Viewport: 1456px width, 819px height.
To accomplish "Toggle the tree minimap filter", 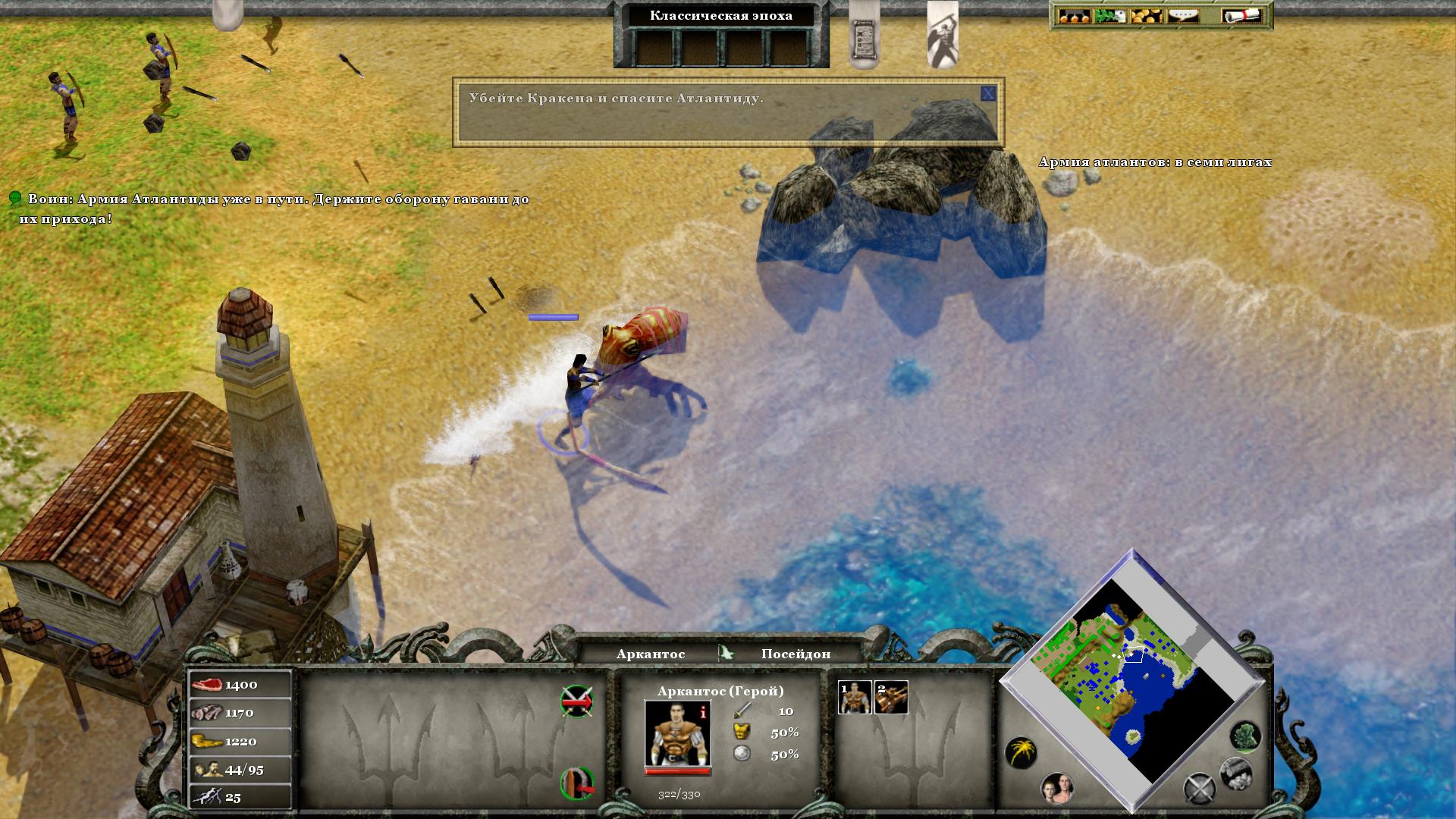I will 1244,736.
